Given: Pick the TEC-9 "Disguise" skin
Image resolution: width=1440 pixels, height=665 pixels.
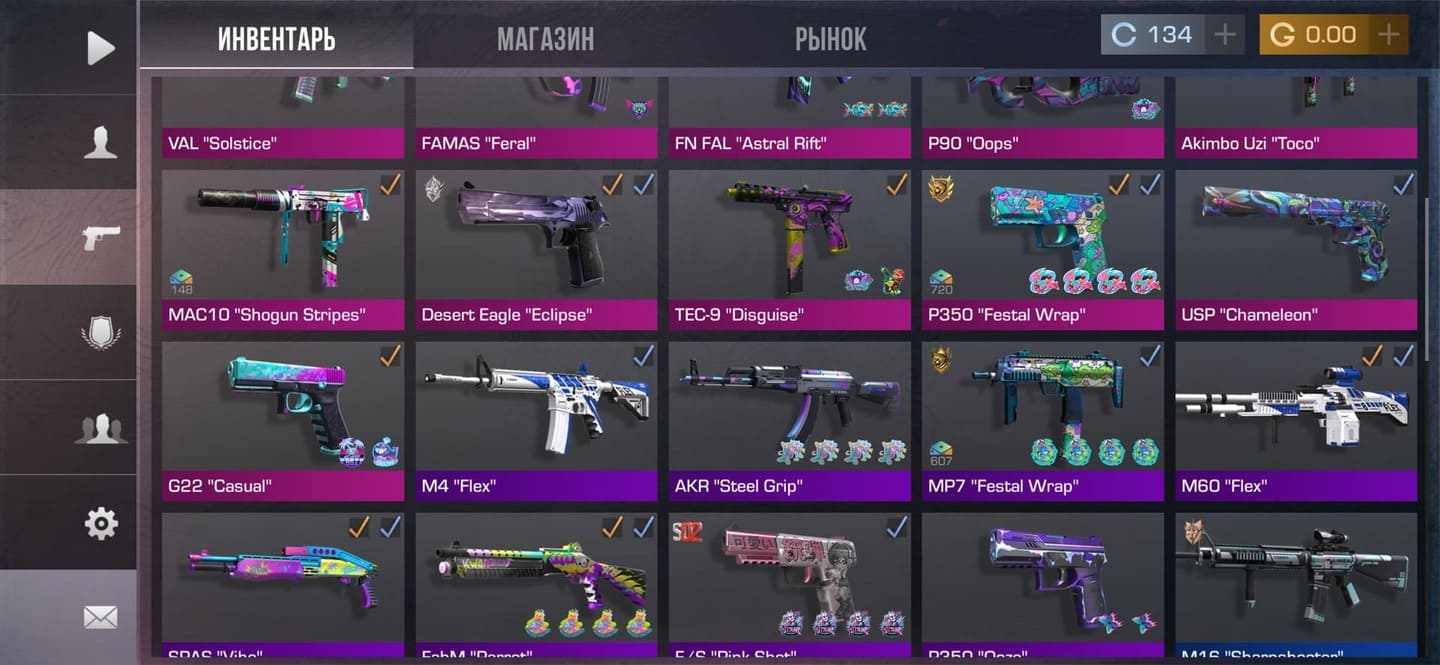Looking at the screenshot, I should (x=789, y=248).
